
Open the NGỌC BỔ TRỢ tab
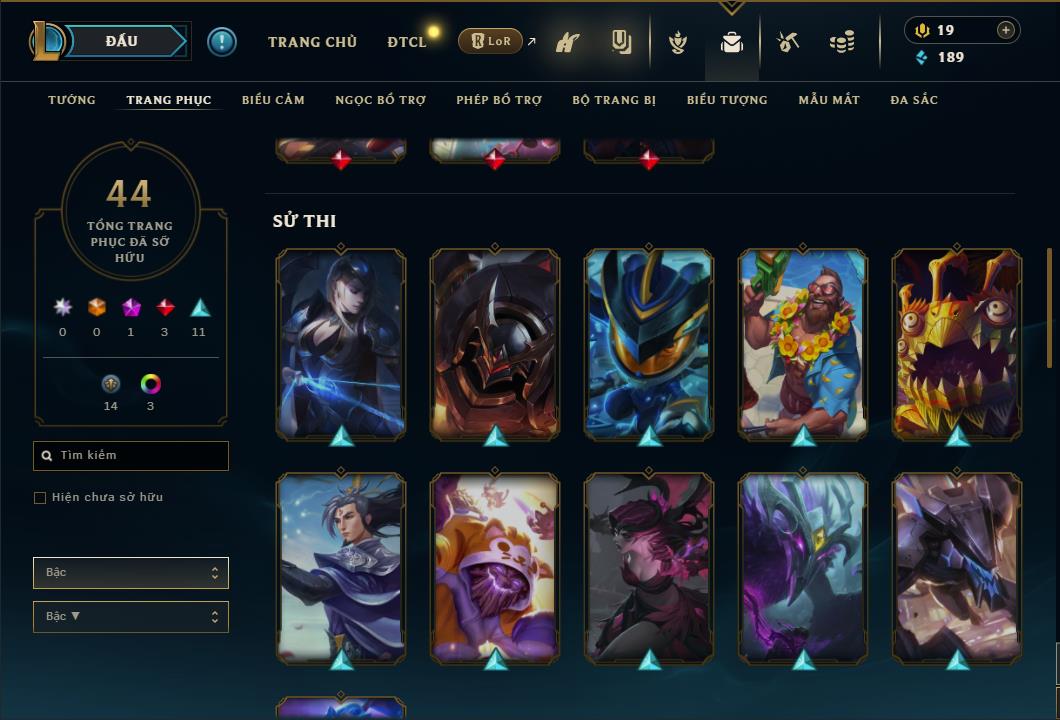pyautogui.click(x=380, y=100)
